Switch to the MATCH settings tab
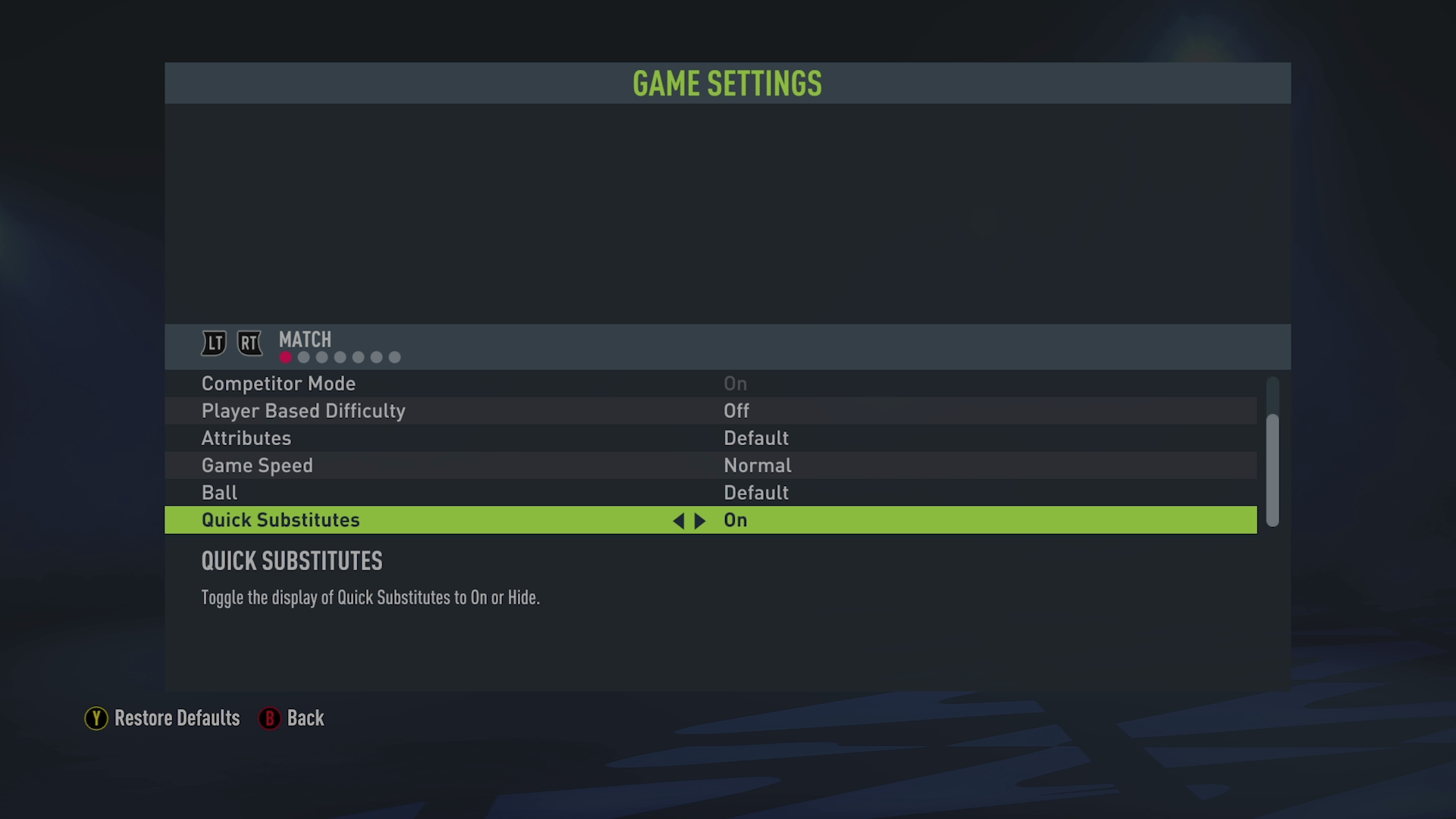This screenshot has height=819, width=1456. [x=304, y=340]
